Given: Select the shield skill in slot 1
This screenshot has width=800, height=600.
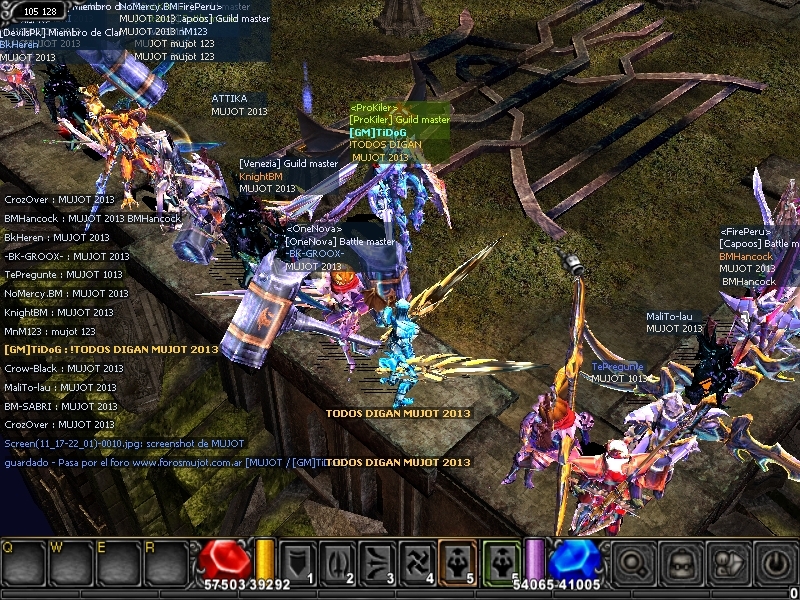Looking at the screenshot, I should [x=298, y=562].
